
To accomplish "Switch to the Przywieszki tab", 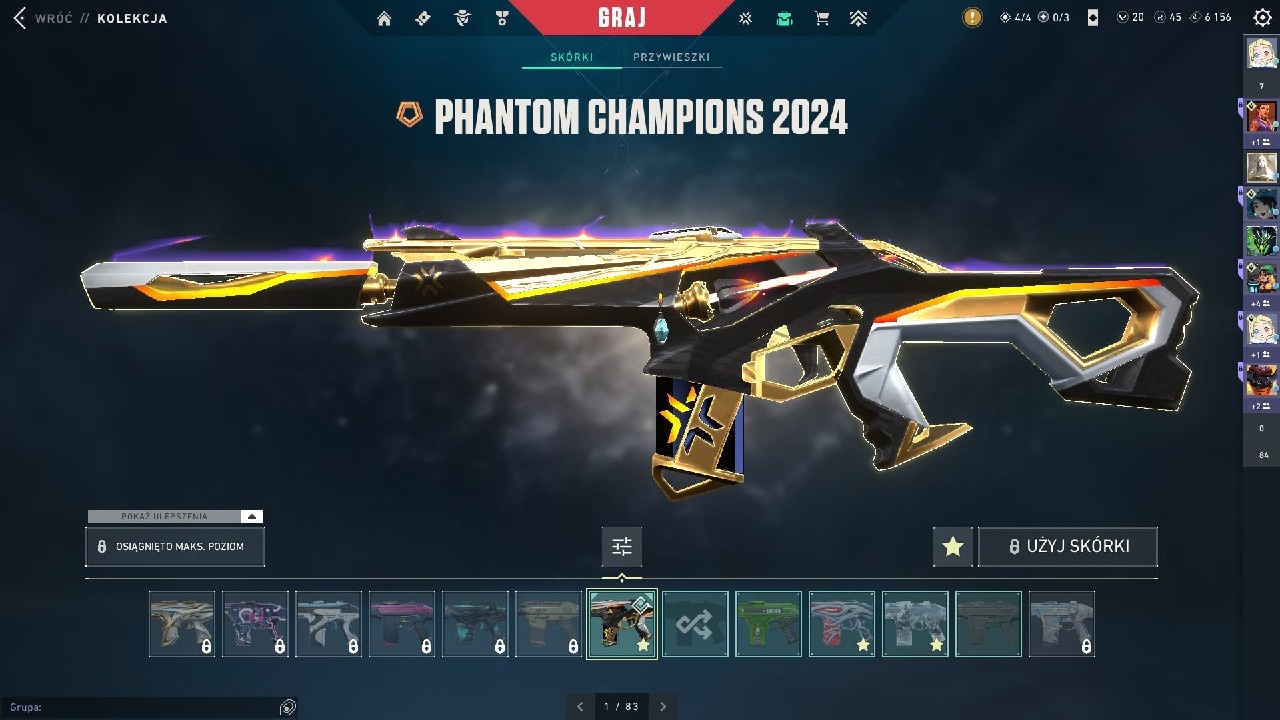I will click(671, 57).
